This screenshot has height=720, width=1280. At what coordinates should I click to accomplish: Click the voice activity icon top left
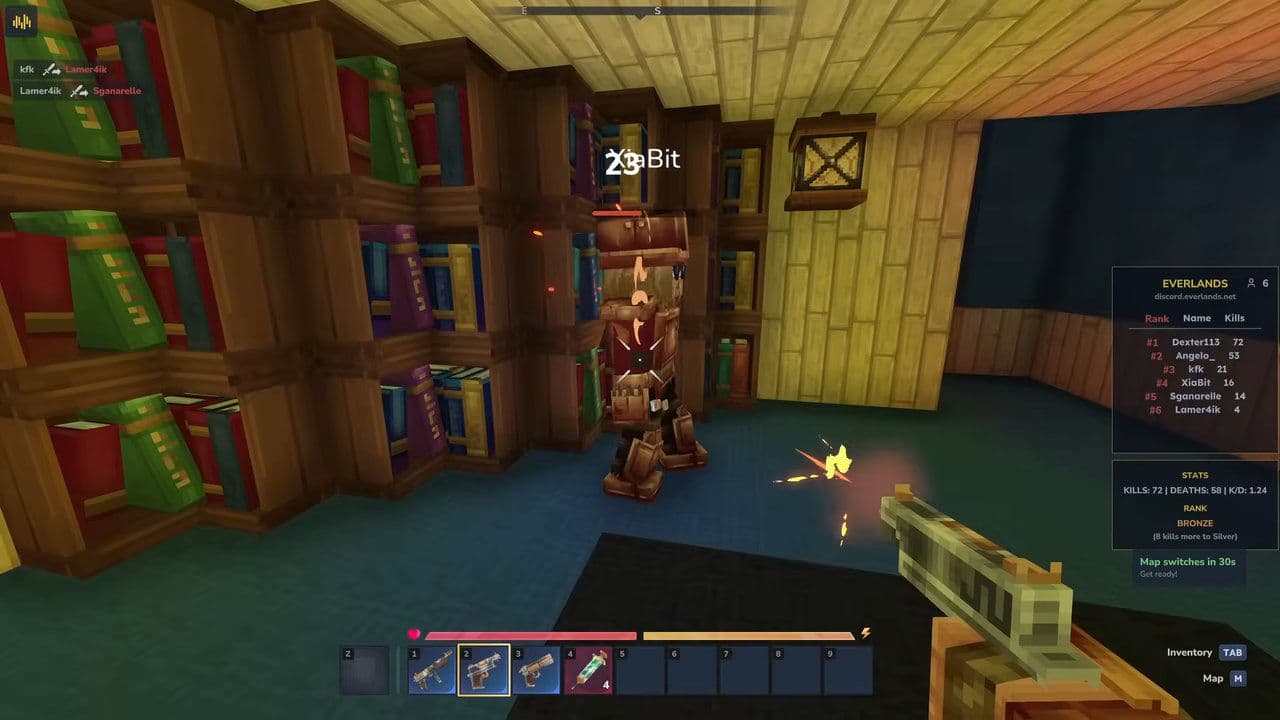pyautogui.click(x=22, y=22)
